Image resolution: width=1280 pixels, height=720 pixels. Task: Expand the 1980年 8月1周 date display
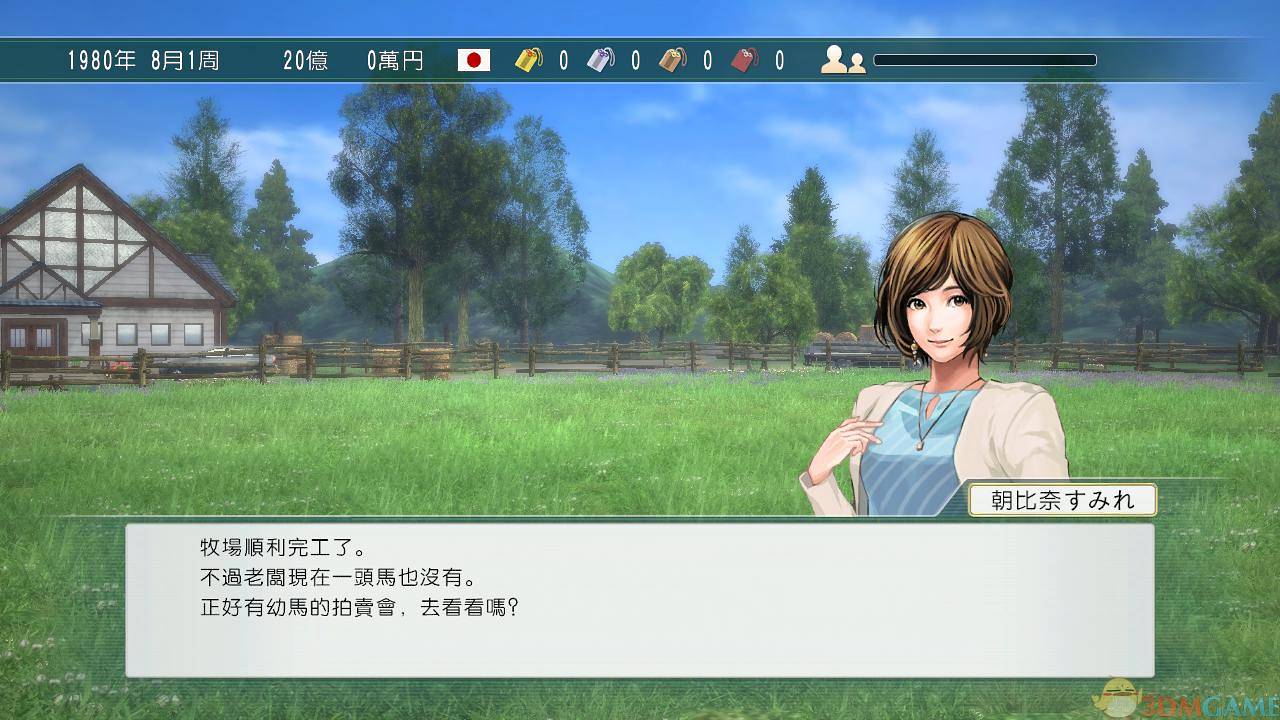coord(144,61)
